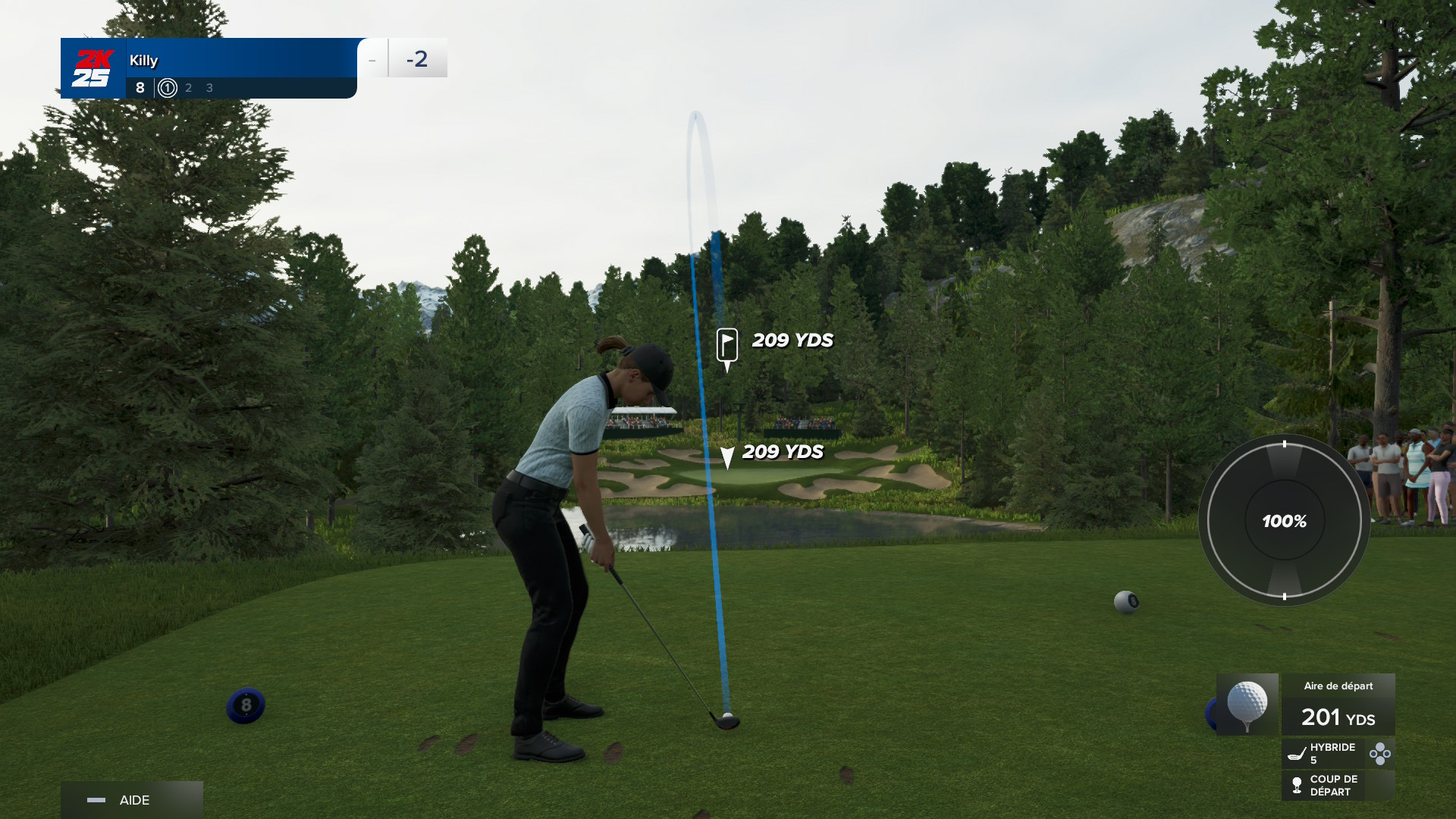Click the 100% swing power meter

(1284, 521)
